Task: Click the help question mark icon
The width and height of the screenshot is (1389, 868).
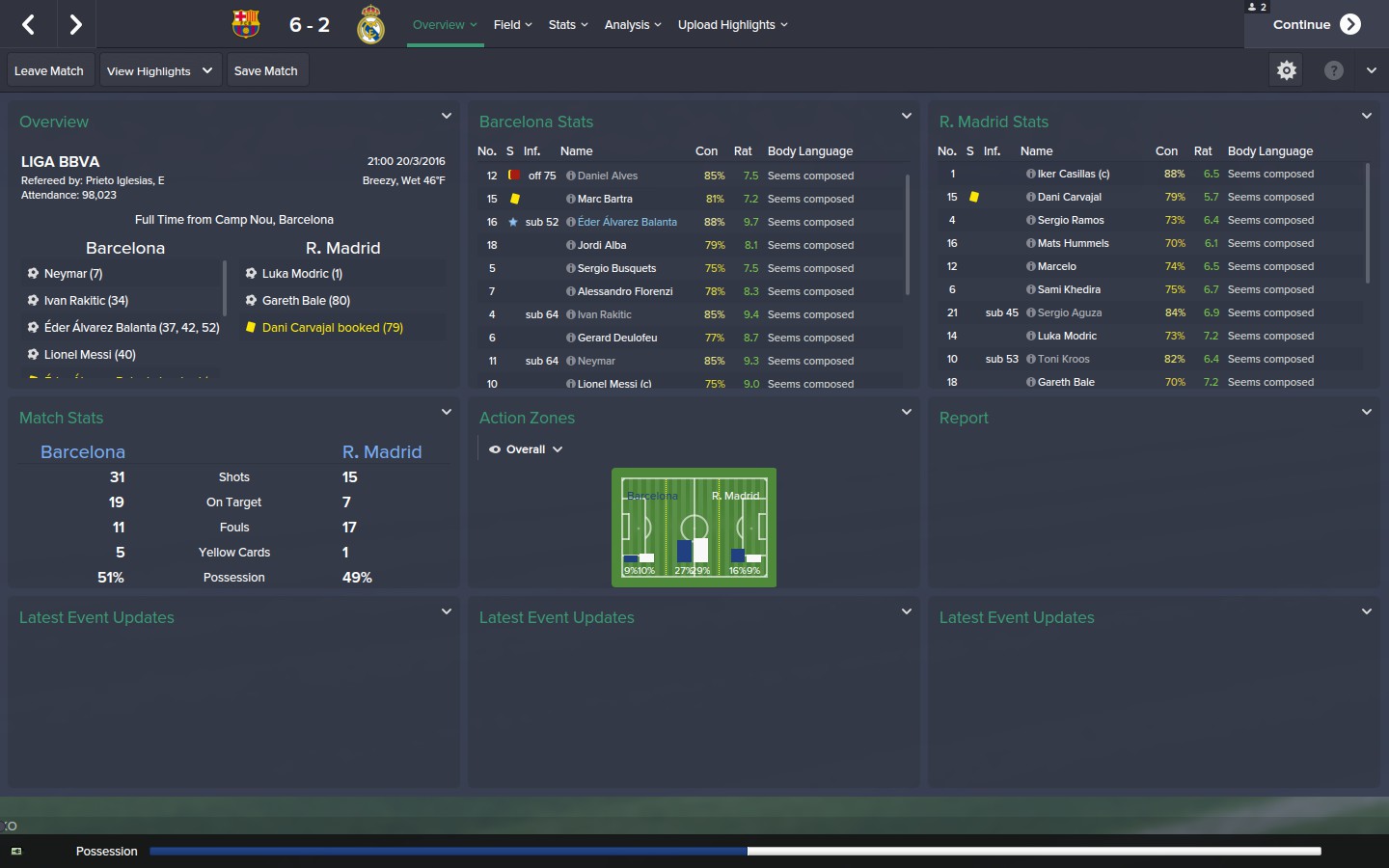Action: click(1333, 70)
